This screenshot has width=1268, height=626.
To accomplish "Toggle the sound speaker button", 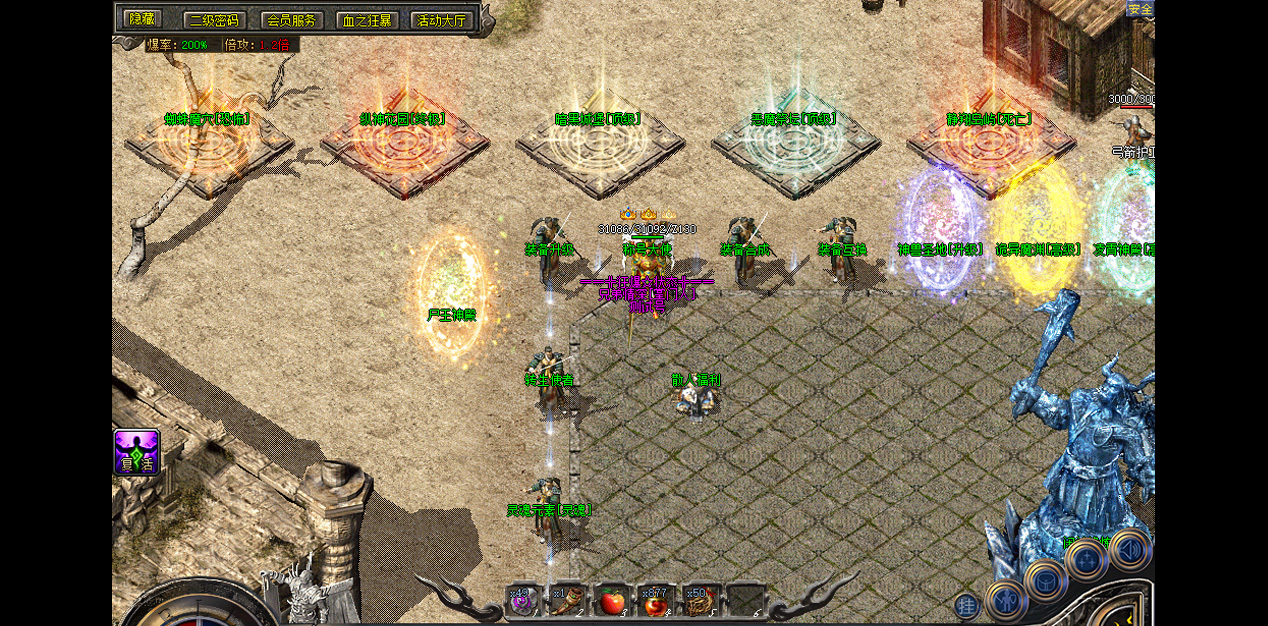I will [1131, 549].
